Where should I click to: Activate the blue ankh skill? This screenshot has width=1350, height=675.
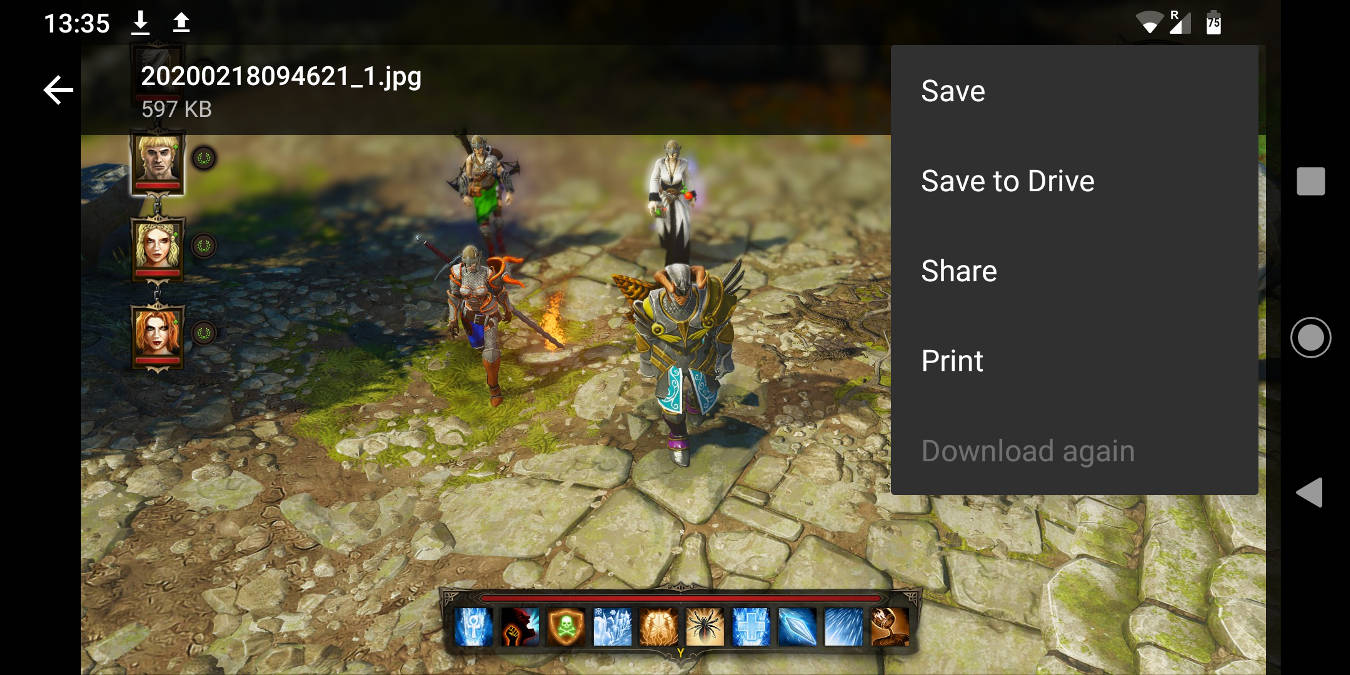(473, 627)
